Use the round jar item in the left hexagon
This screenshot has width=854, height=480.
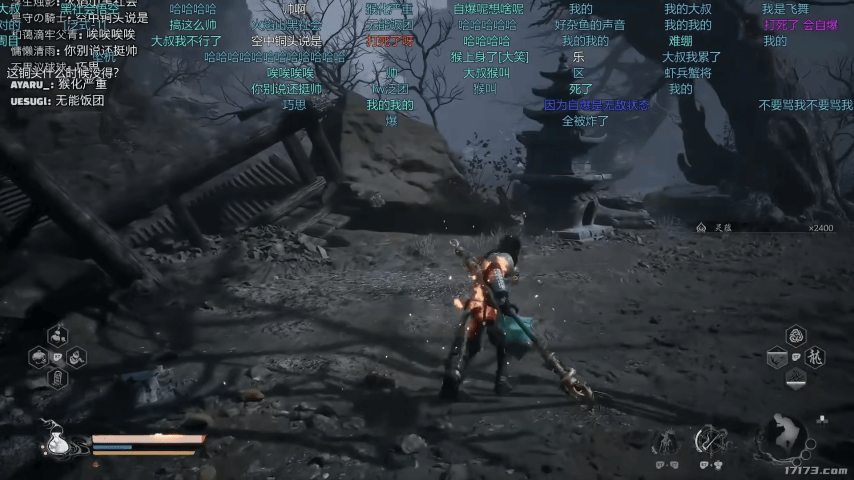pos(39,357)
